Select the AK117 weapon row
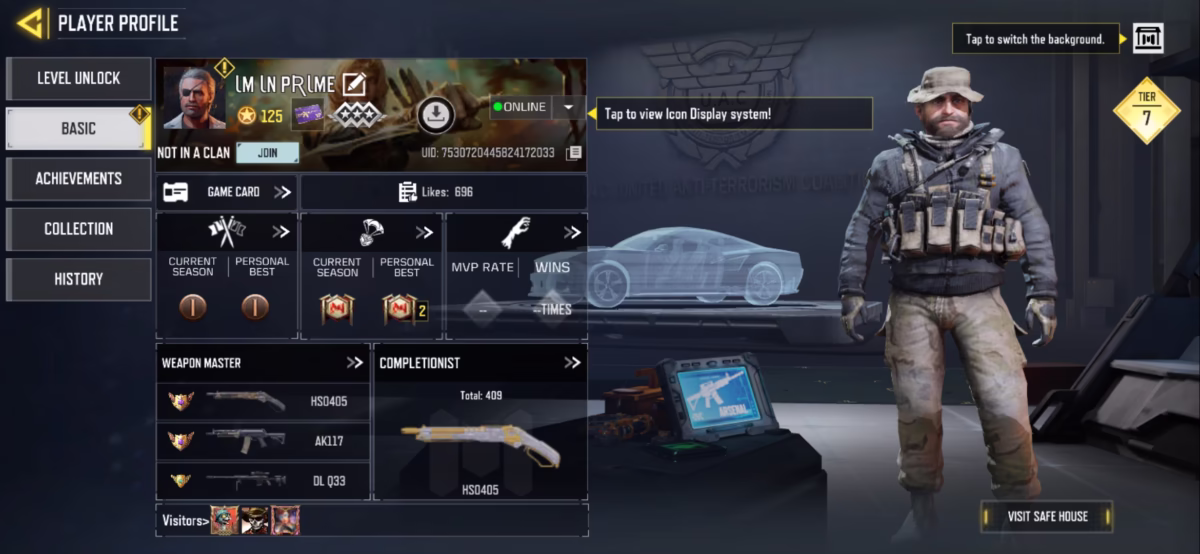The height and width of the screenshot is (554, 1200). pyautogui.click(x=263, y=441)
